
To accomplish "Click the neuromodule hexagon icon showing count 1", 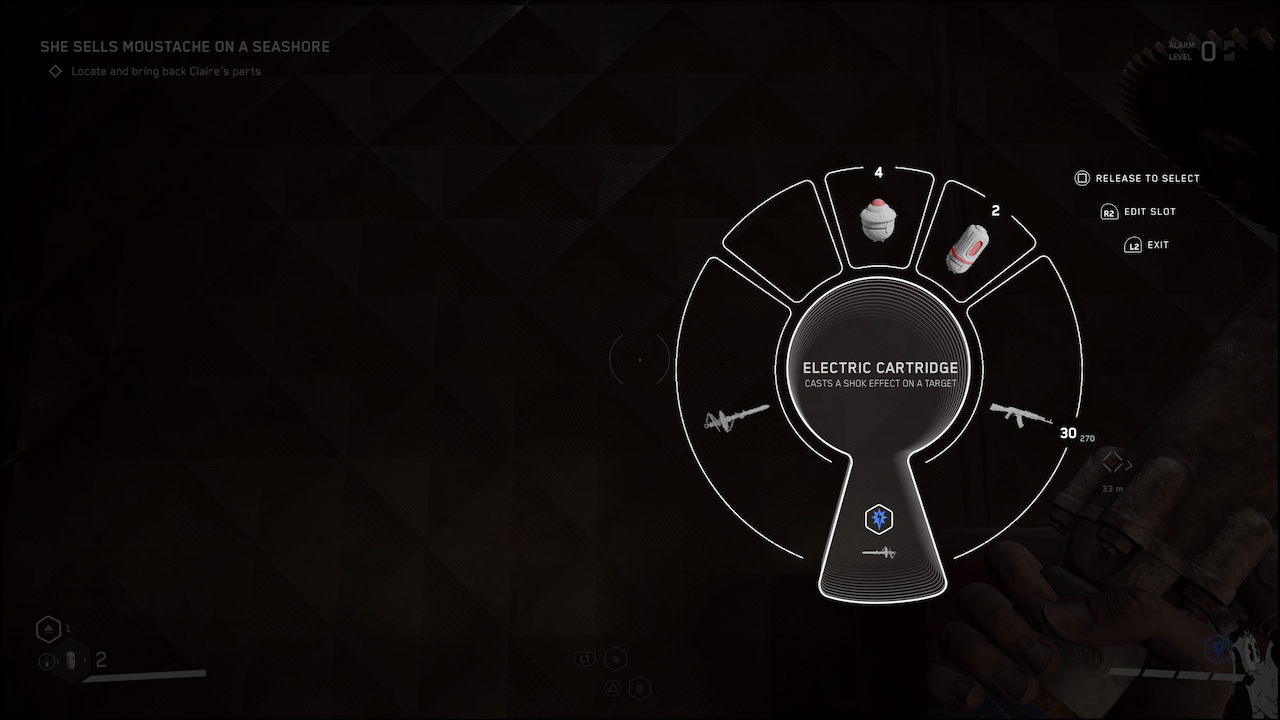I will point(48,629).
